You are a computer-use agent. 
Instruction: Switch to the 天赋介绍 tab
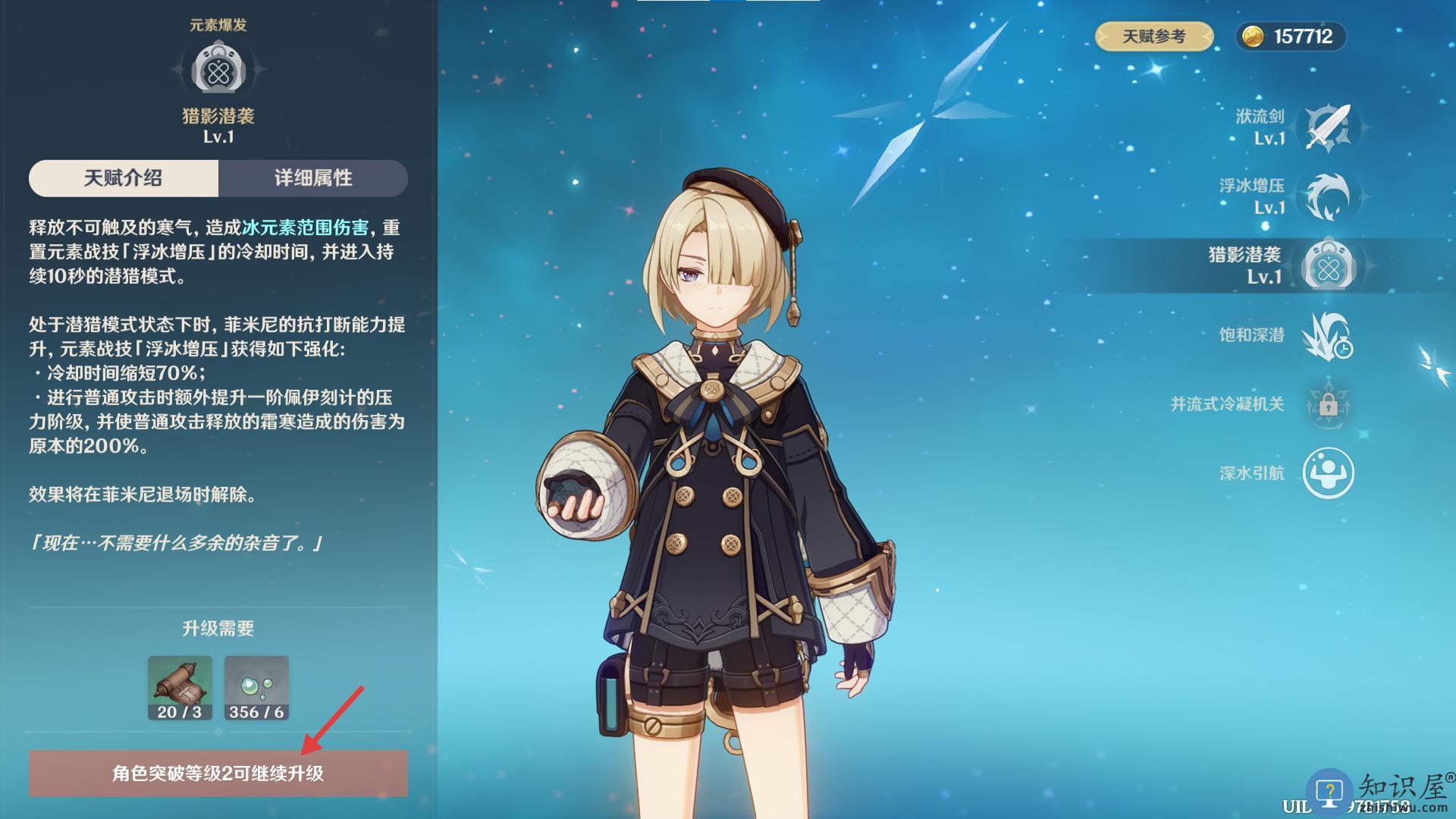tap(124, 178)
